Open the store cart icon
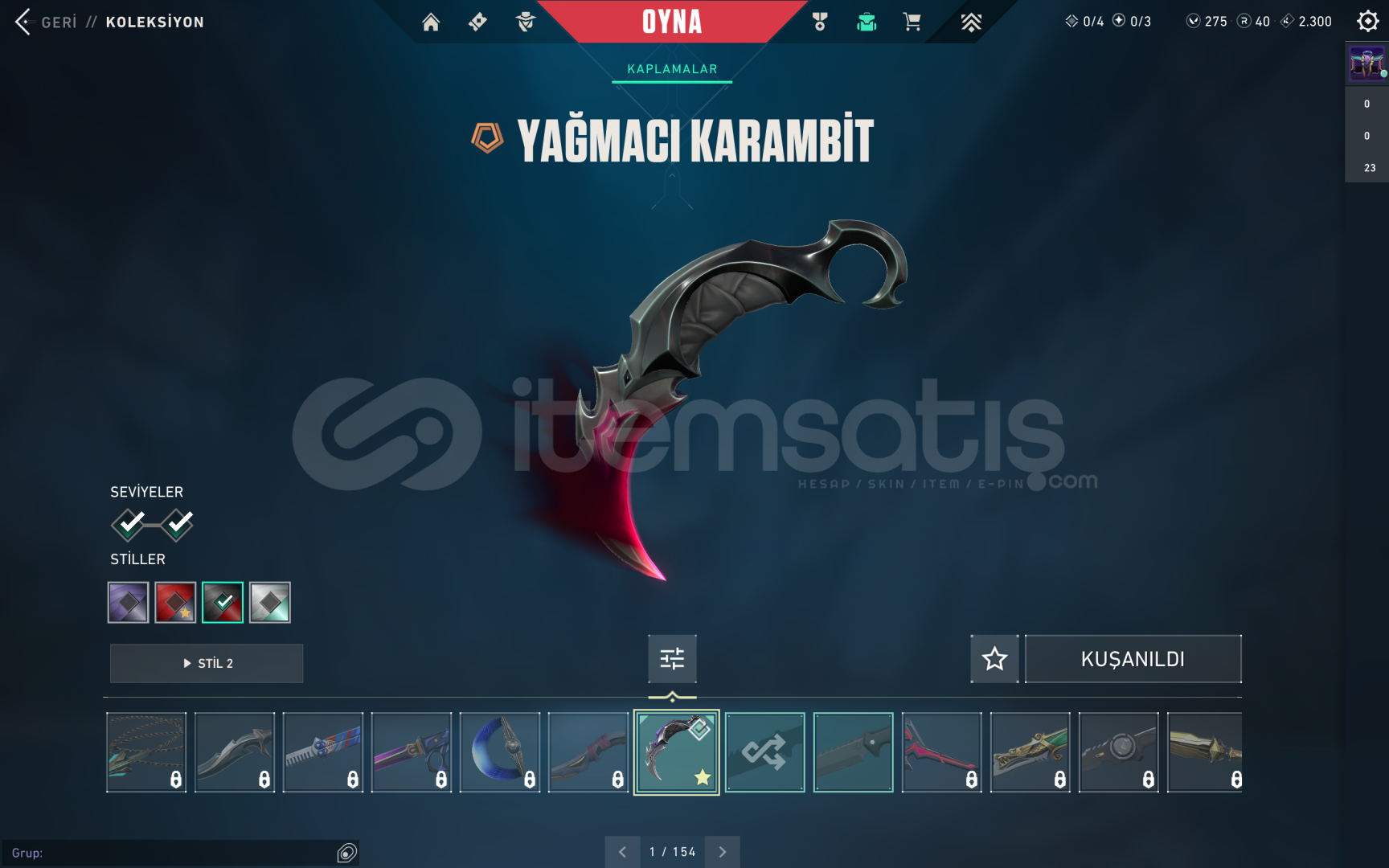Screen dimensions: 1389x868 coord(911,22)
